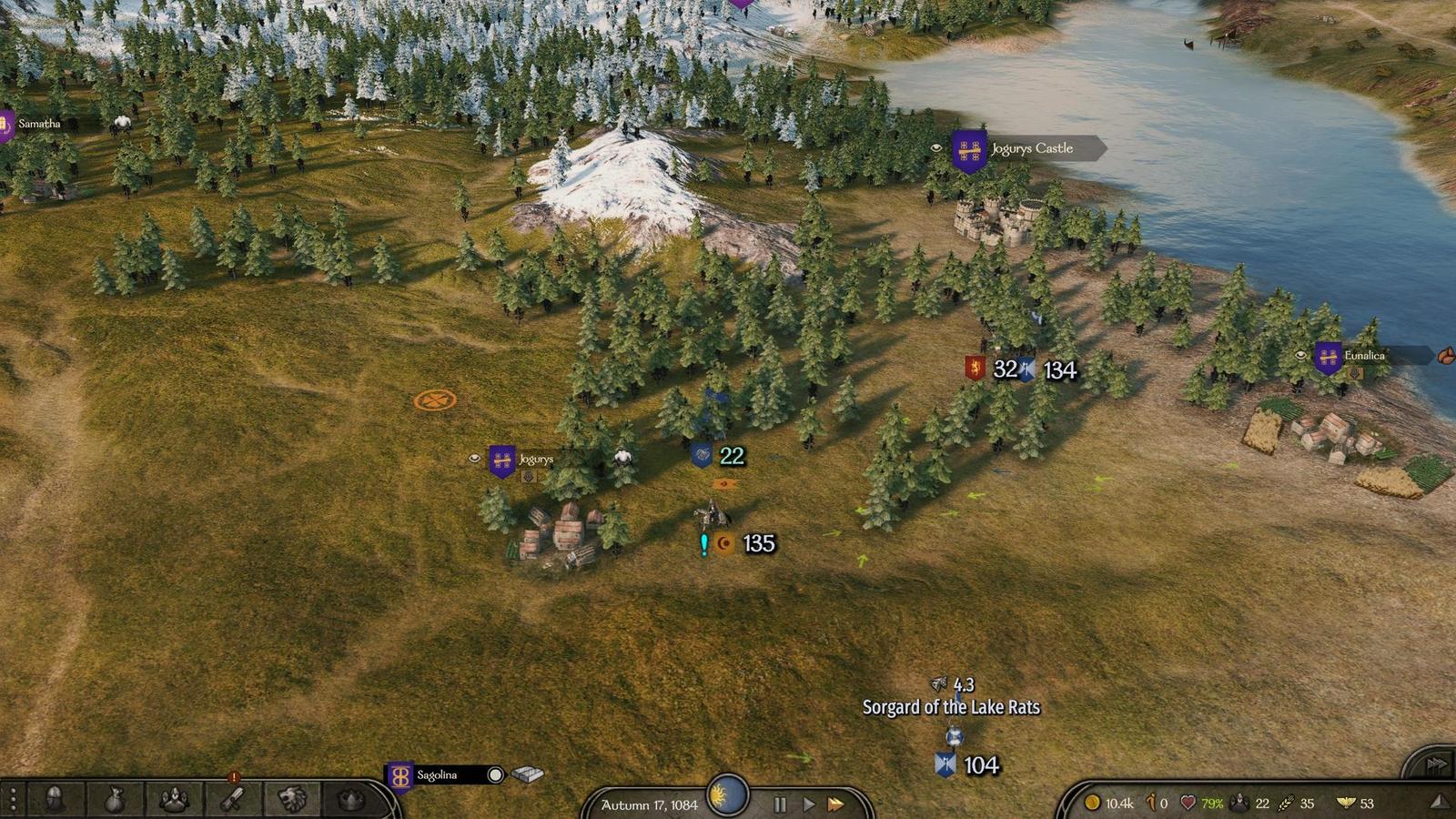1456x819 pixels.
Task: Toggle the Sagolina tracker circle
Action: 495,774
